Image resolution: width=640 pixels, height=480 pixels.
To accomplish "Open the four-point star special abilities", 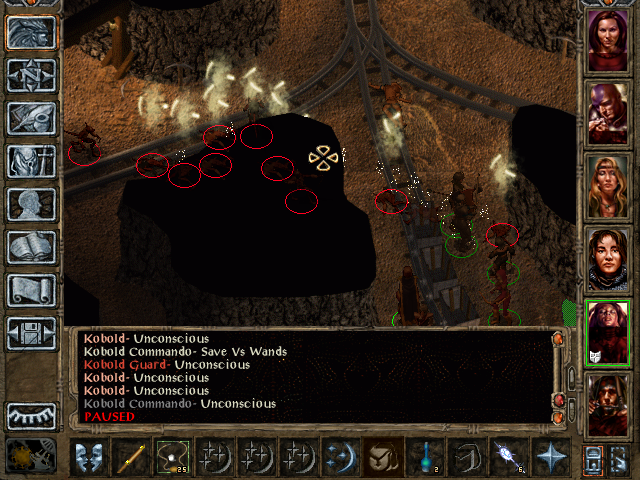I will point(550,456).
